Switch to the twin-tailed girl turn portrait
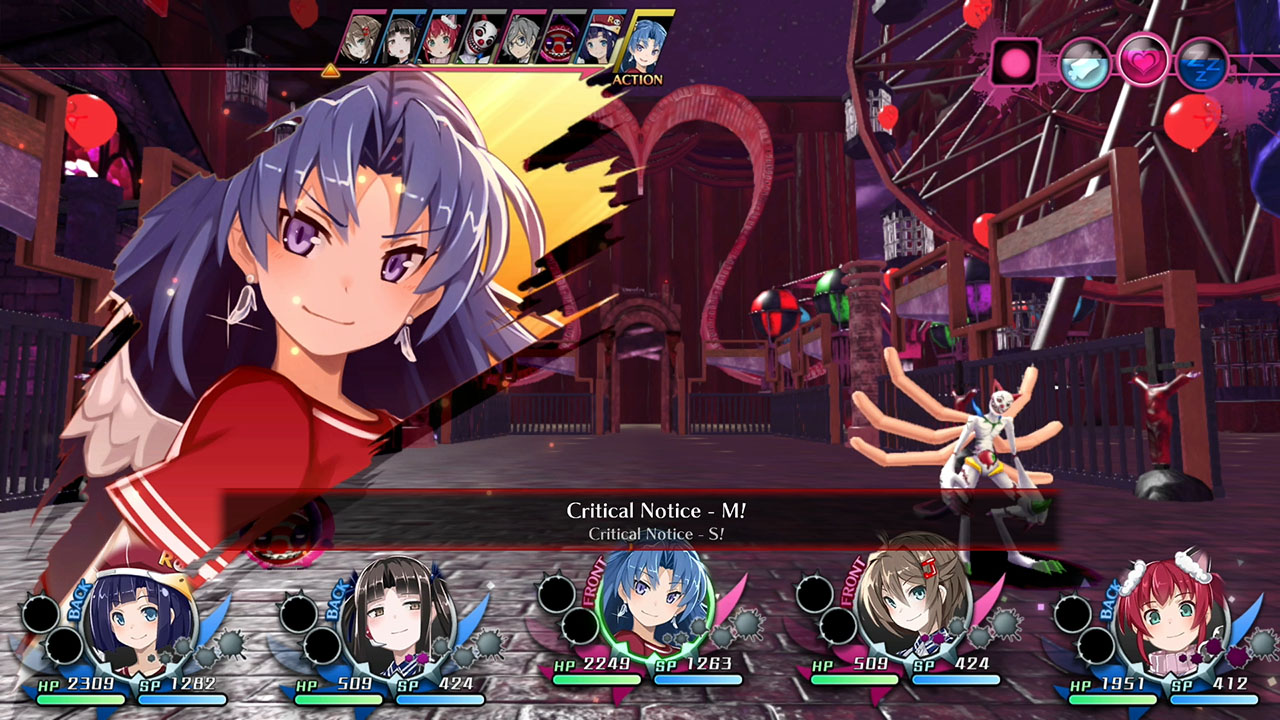Screen dimensions: 1280x720 (x=402, y=38)
